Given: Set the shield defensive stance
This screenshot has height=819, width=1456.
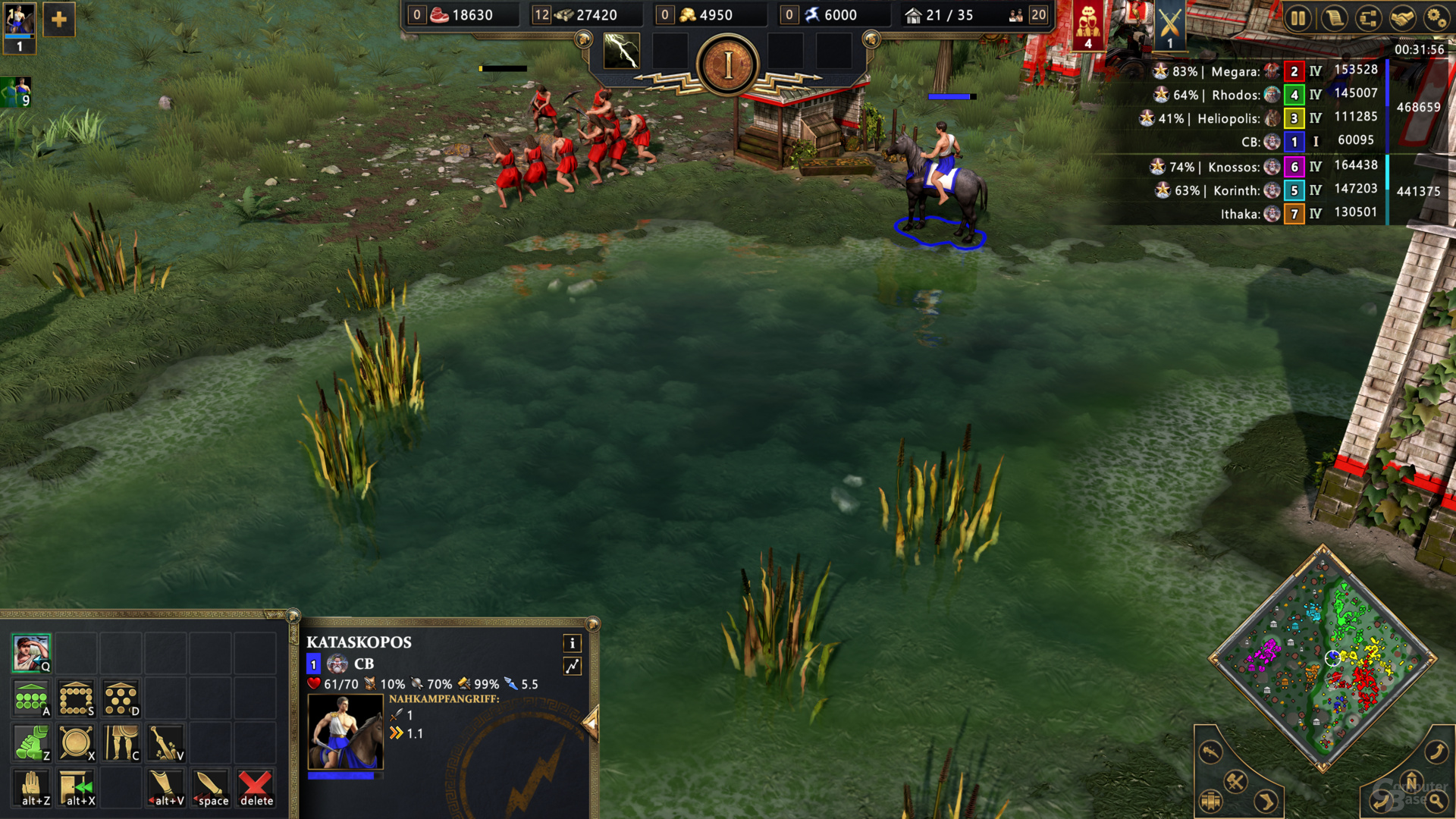Looking at the screenshot, I should (x=76, y=743).
